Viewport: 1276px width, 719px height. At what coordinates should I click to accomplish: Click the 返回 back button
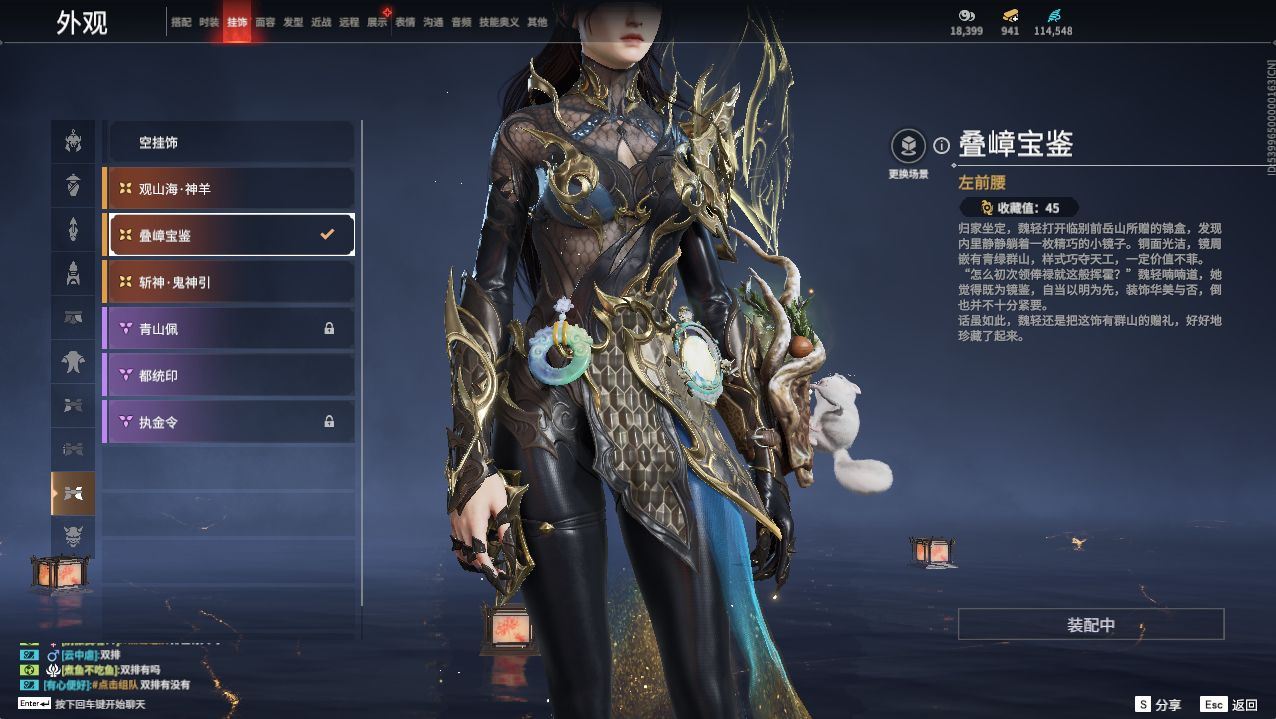[1230, 705]
